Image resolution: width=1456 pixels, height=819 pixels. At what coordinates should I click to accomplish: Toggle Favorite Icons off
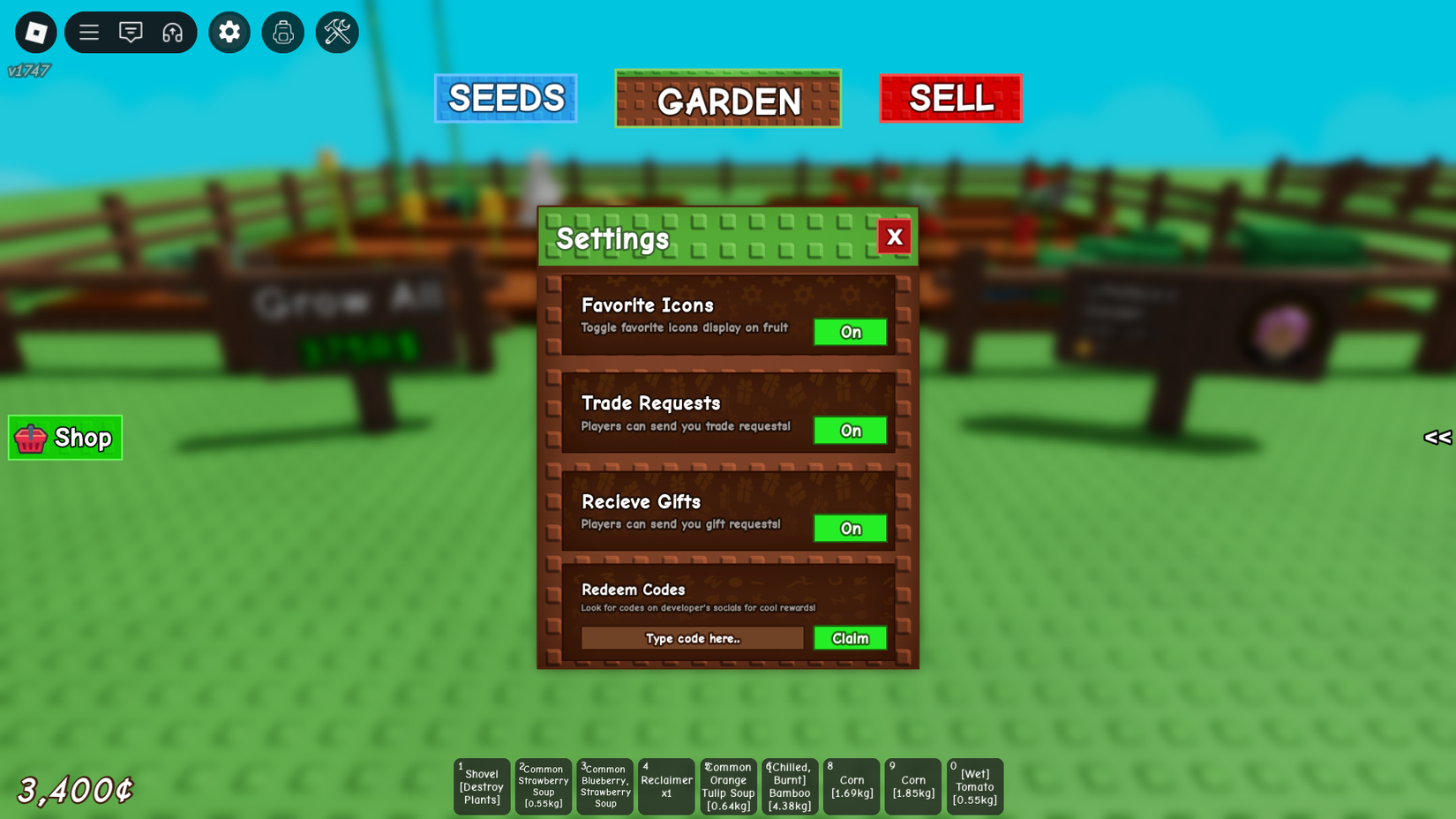[x=849, y=332]
